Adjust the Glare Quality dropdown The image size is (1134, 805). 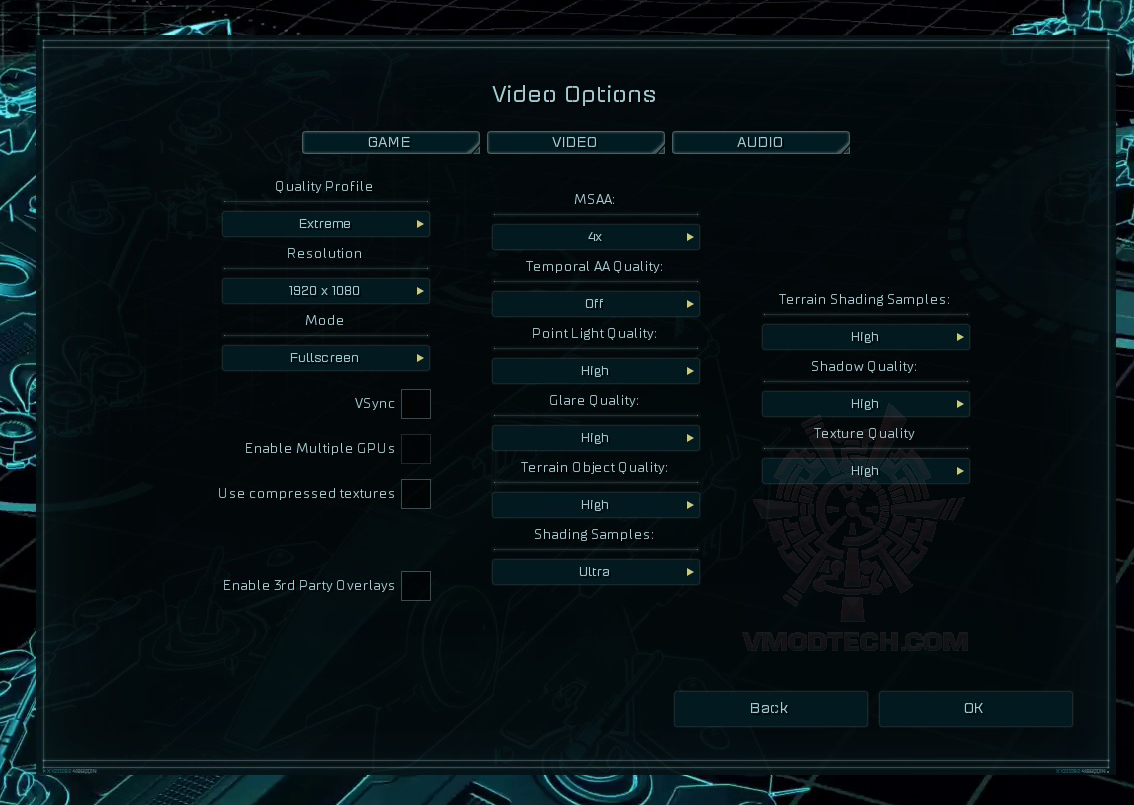pos(596,438)
